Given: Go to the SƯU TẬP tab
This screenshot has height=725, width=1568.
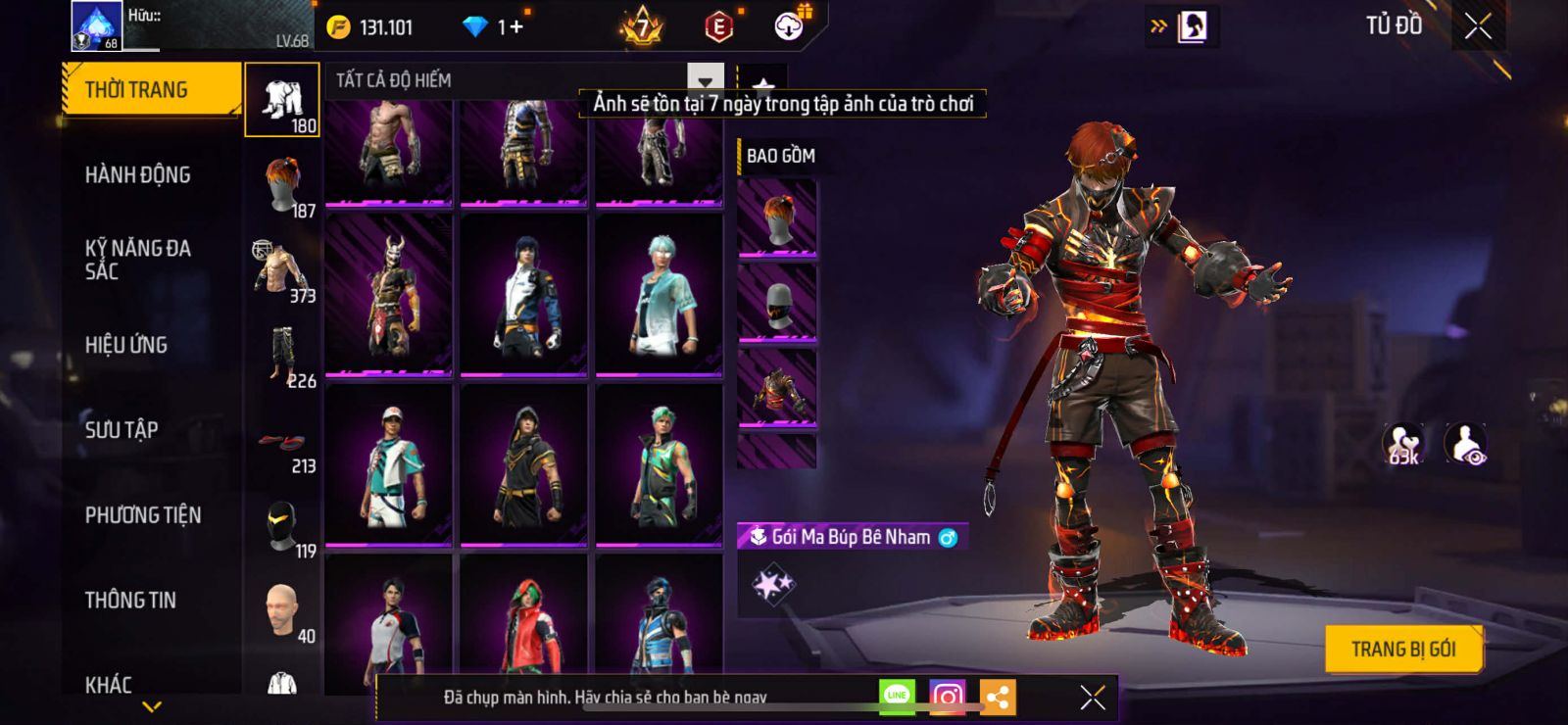Looking at the screenshot, I should coord(122,430).
